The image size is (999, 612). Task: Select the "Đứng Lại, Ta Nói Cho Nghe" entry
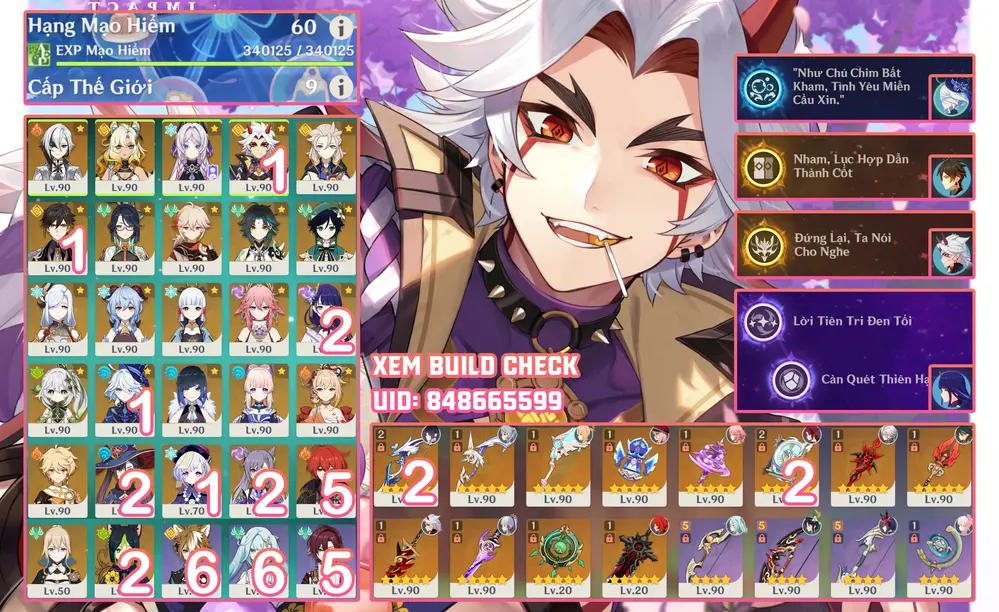point(853,244)
